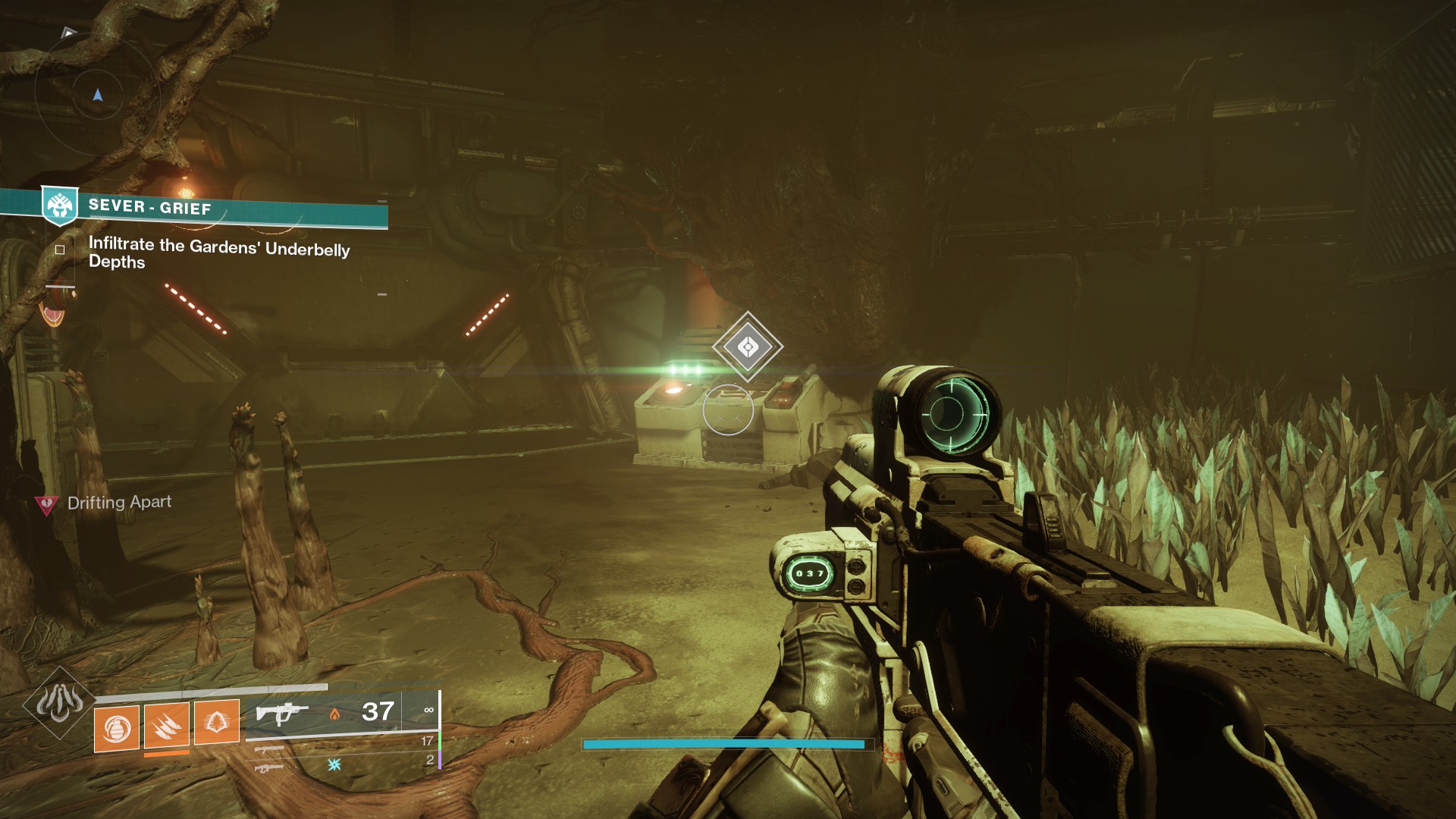Switch to the weapon with 17 ammo
Screen dimensions: 1456x819
[271, 749]
